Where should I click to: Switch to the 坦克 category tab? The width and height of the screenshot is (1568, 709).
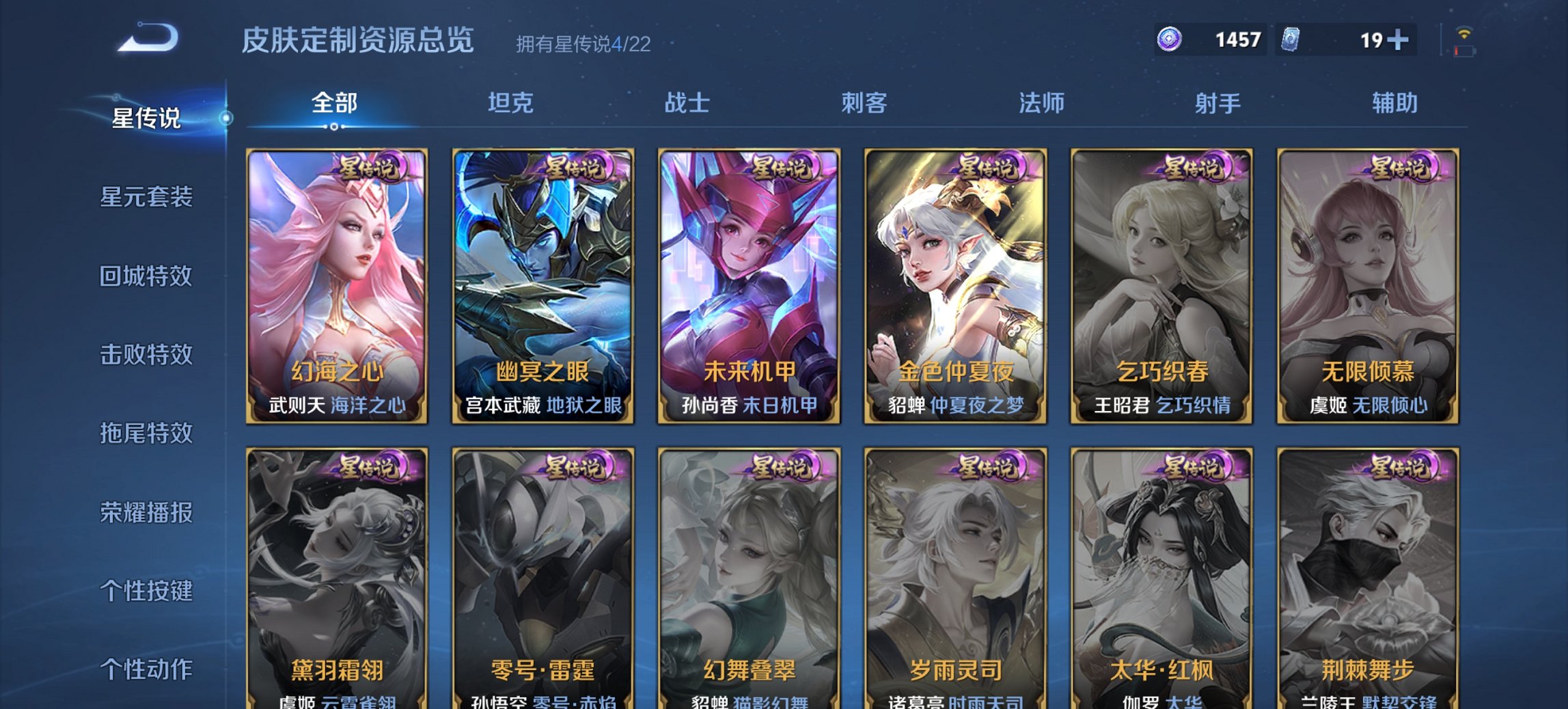pyautogui.click(x=513, y=103)
